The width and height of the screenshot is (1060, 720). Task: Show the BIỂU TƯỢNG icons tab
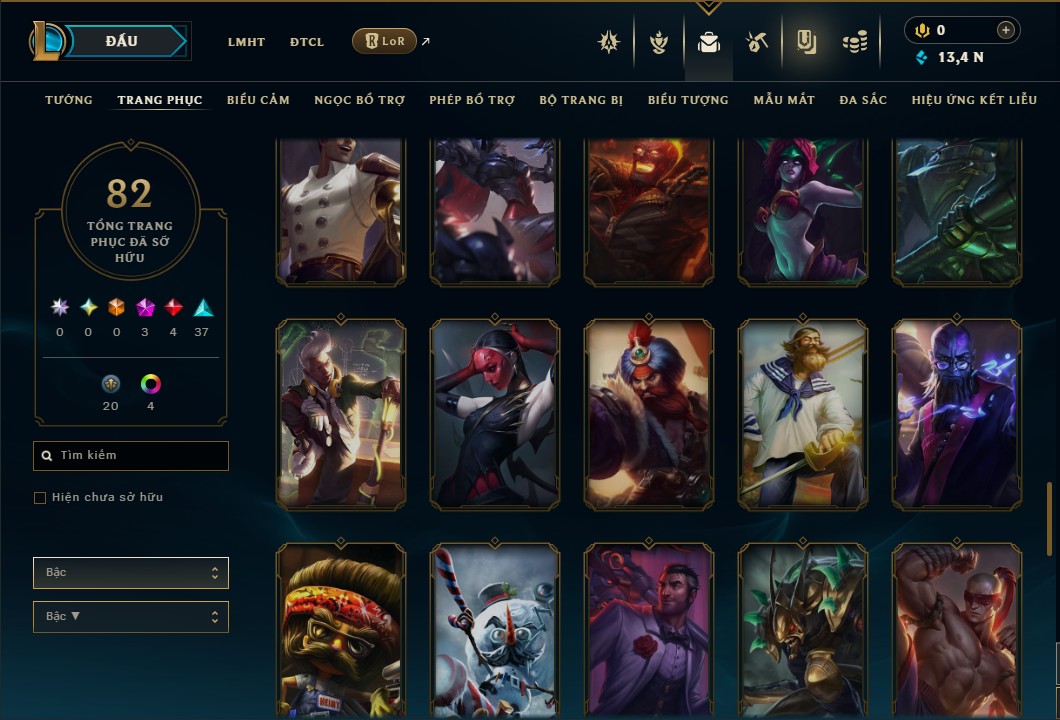688,100
